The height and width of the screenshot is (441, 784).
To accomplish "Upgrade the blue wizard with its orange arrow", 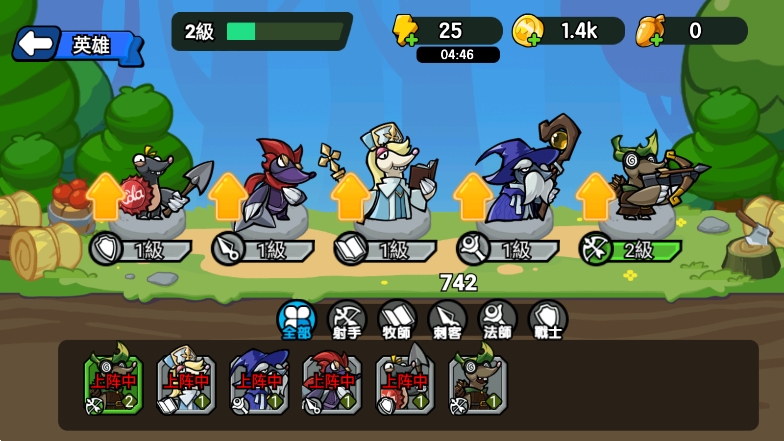I will (472, 196).
